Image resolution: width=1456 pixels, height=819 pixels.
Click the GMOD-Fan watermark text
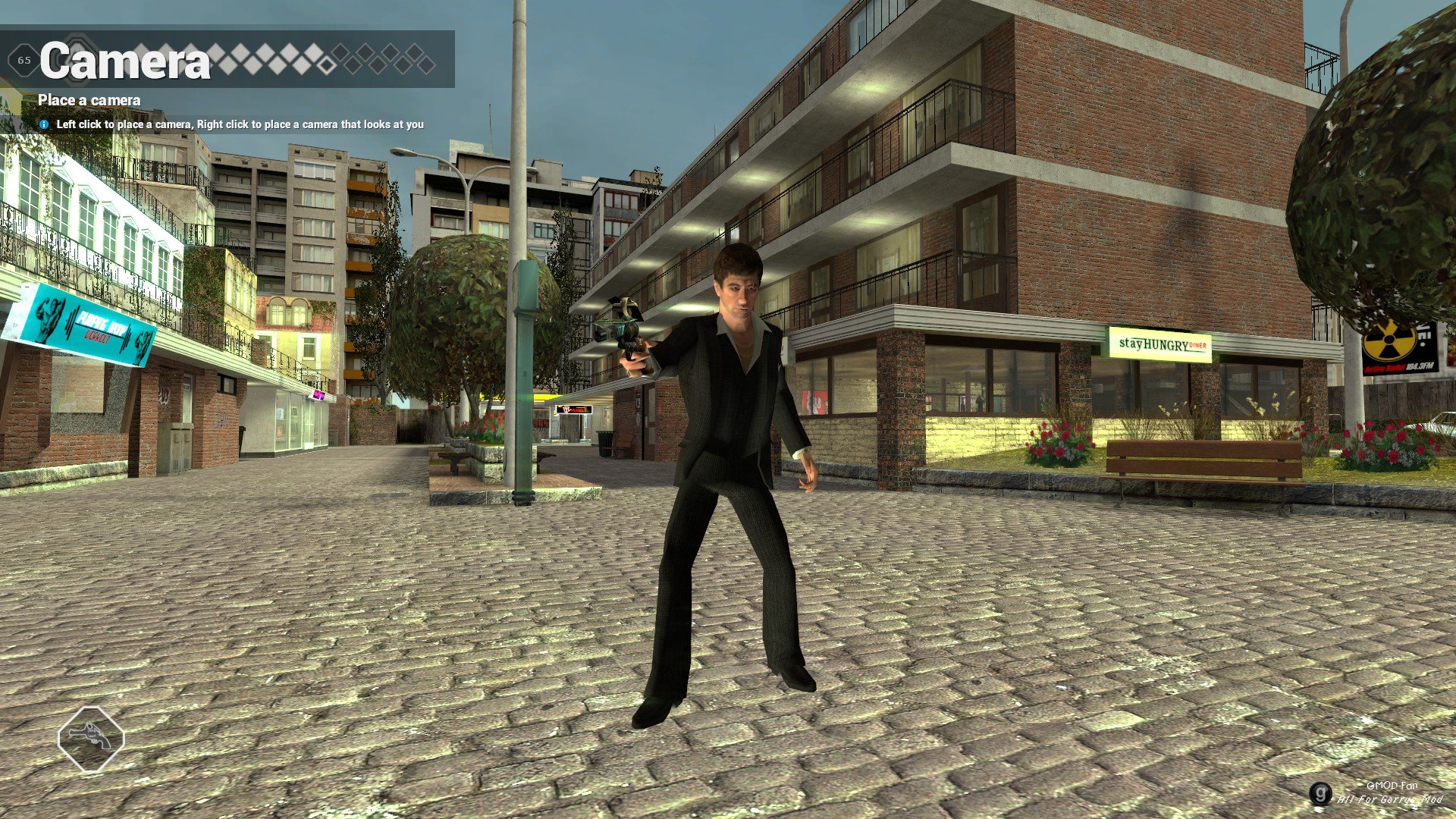pos(1393,786)
